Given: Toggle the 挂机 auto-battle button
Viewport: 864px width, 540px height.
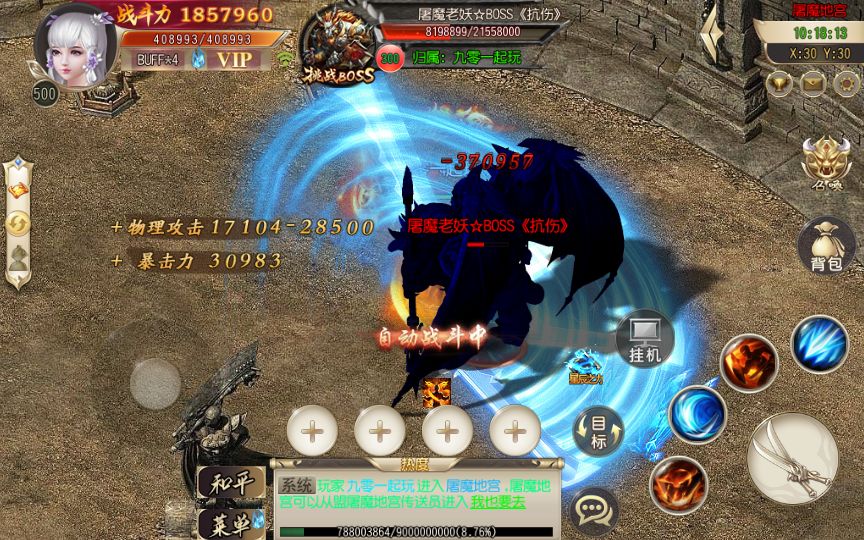Looking at the screenshot, I should (644, 339).
